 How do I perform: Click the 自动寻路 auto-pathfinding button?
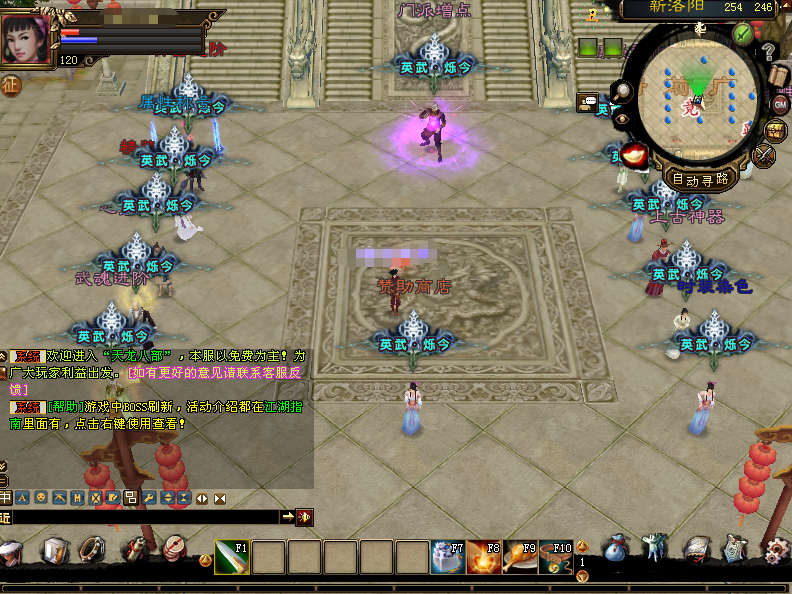(699, 180)
